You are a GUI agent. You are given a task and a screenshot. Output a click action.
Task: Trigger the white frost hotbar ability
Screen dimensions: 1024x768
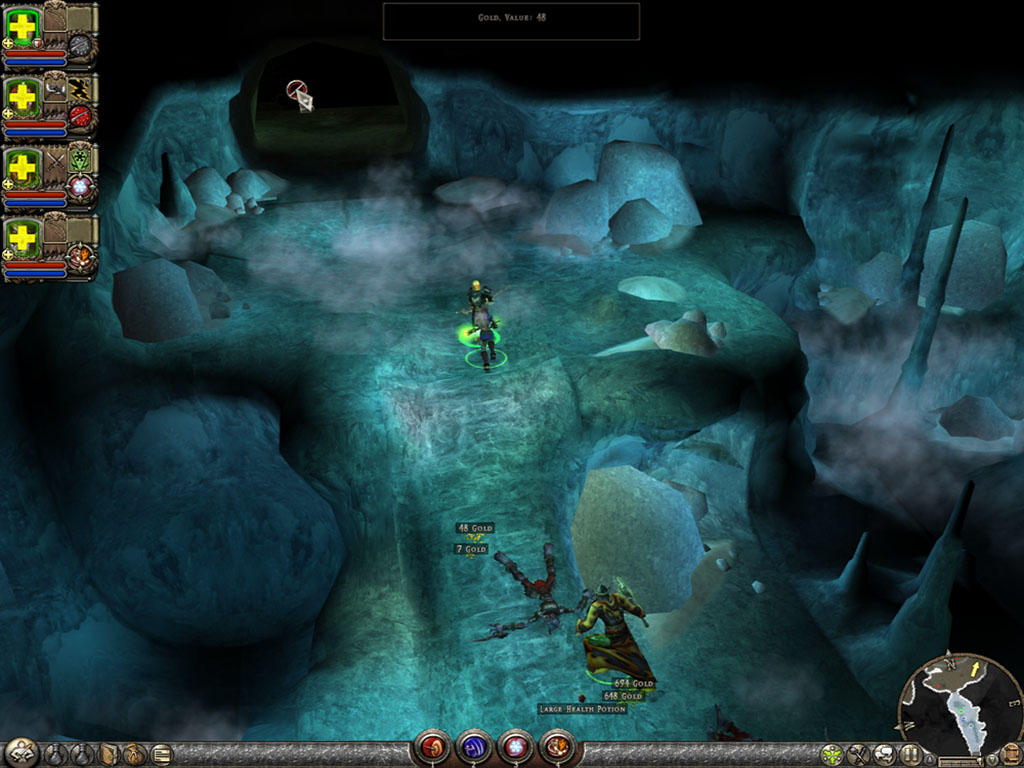pos(514,746)
